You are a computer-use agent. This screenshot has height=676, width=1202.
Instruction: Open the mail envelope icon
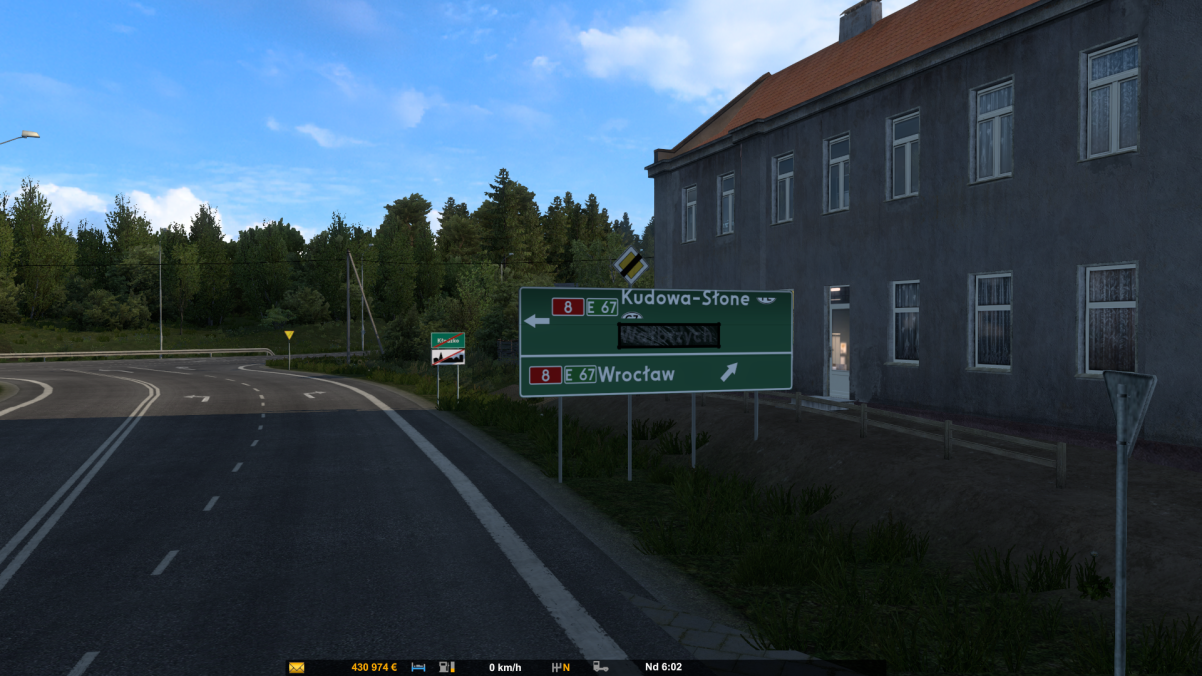coord(296,667)
